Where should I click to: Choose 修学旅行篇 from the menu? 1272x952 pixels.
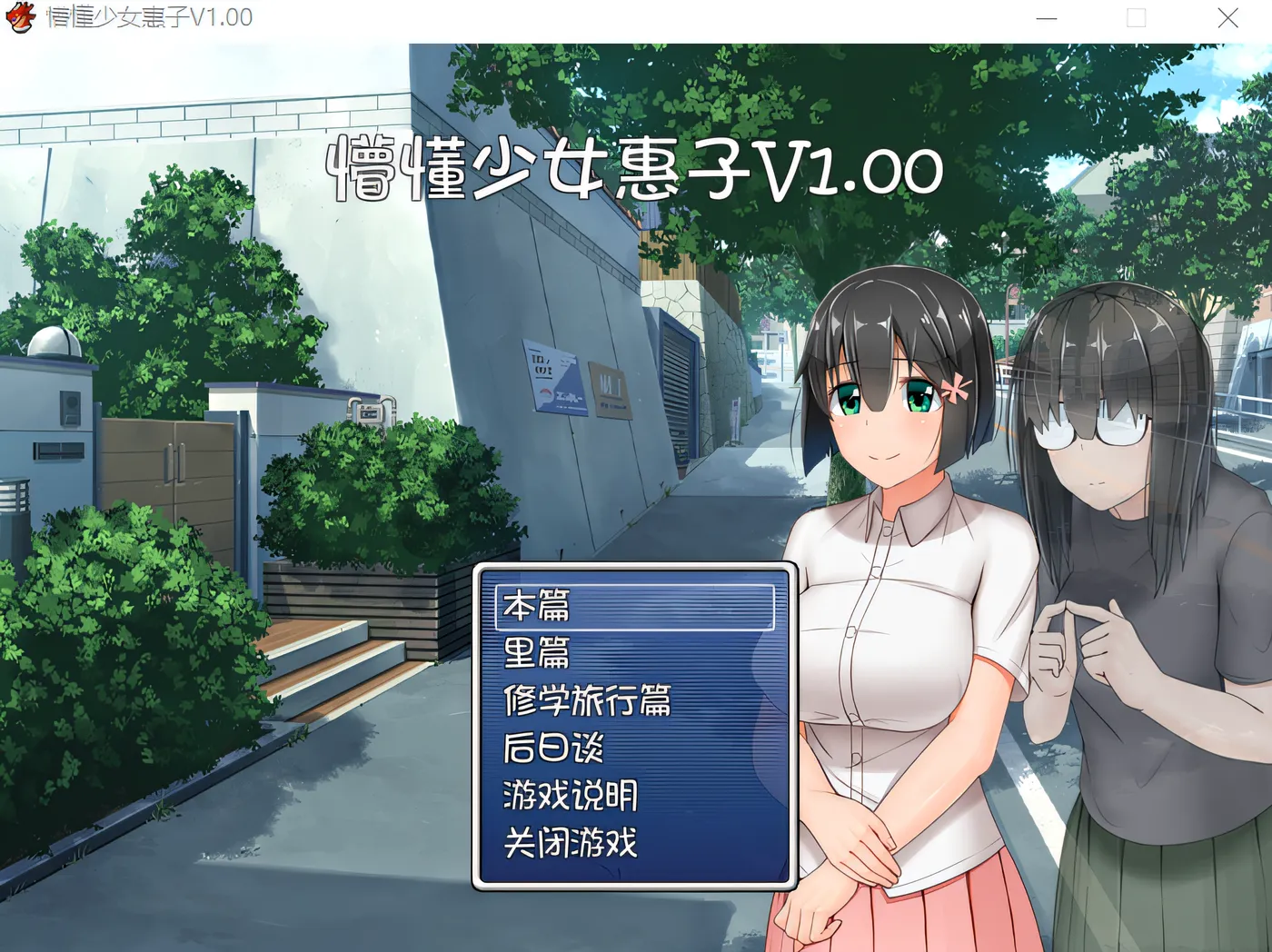coord(586,700)
